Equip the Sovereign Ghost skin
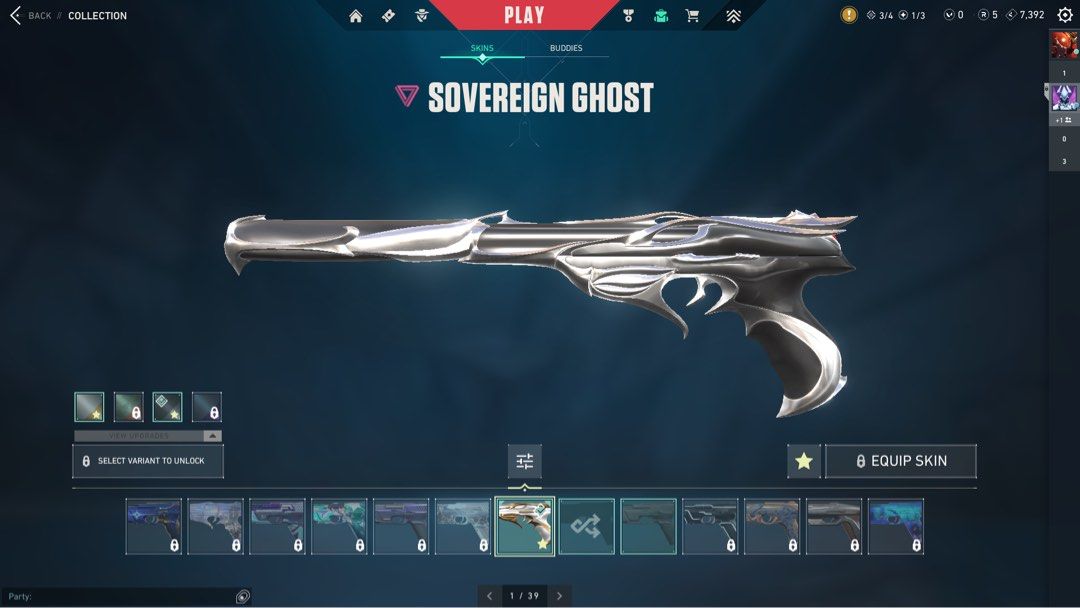This screenshot has width=1080, height=608. [900, 461]
